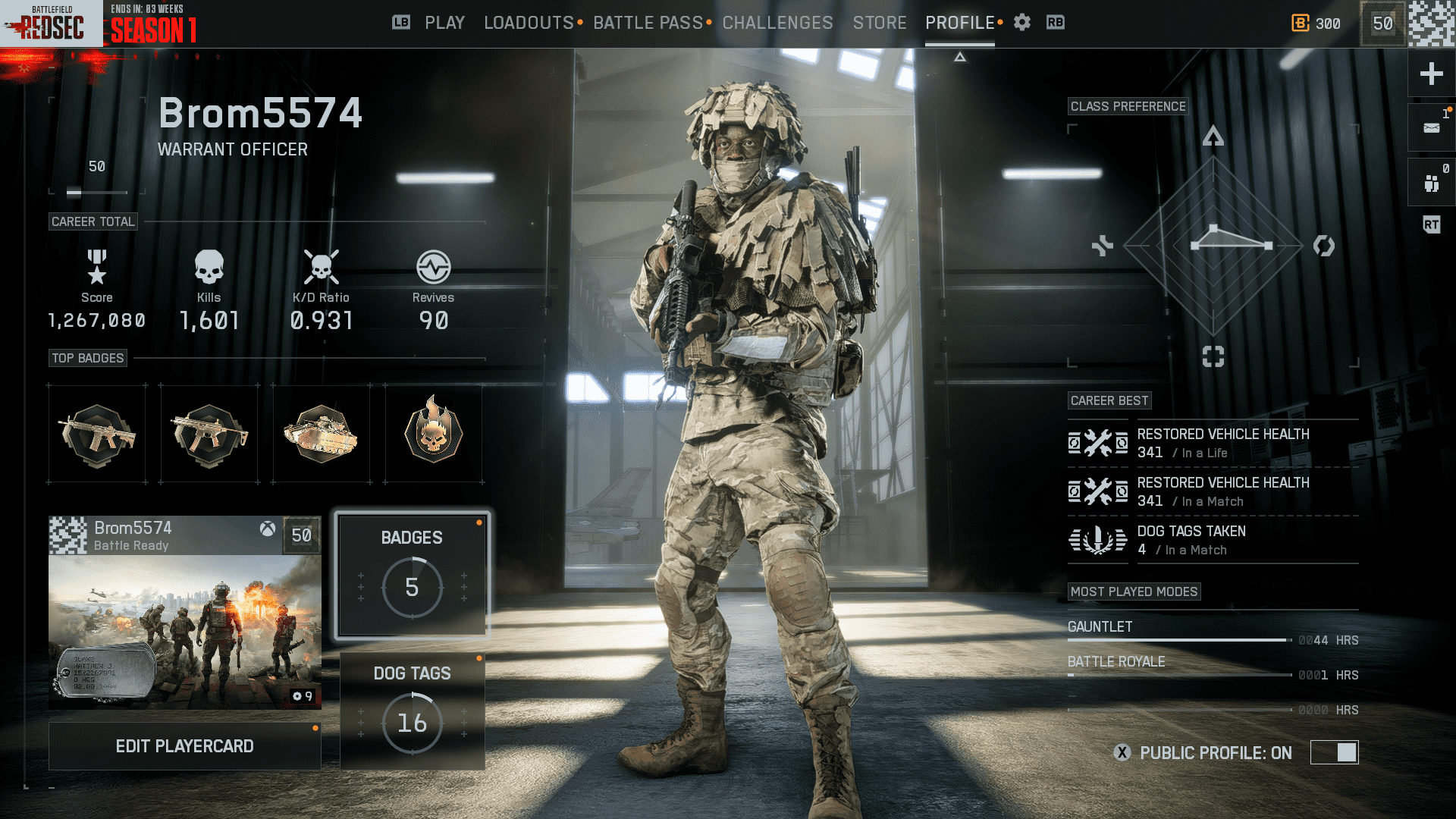Select the SMG badge in Top Badges

[209, 433]
